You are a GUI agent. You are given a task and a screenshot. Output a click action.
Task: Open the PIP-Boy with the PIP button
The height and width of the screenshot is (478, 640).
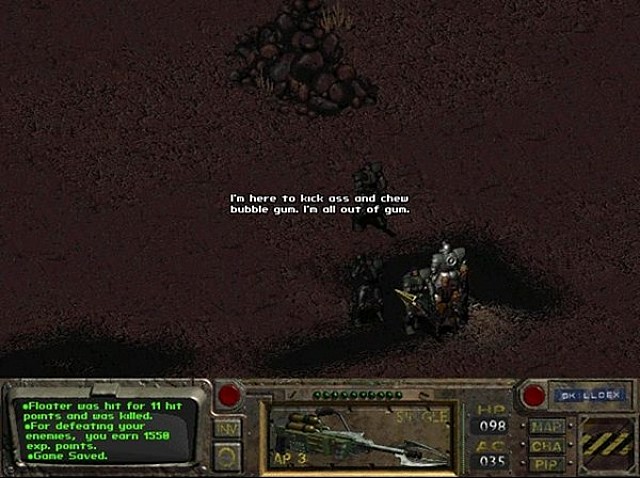point(546,465)
